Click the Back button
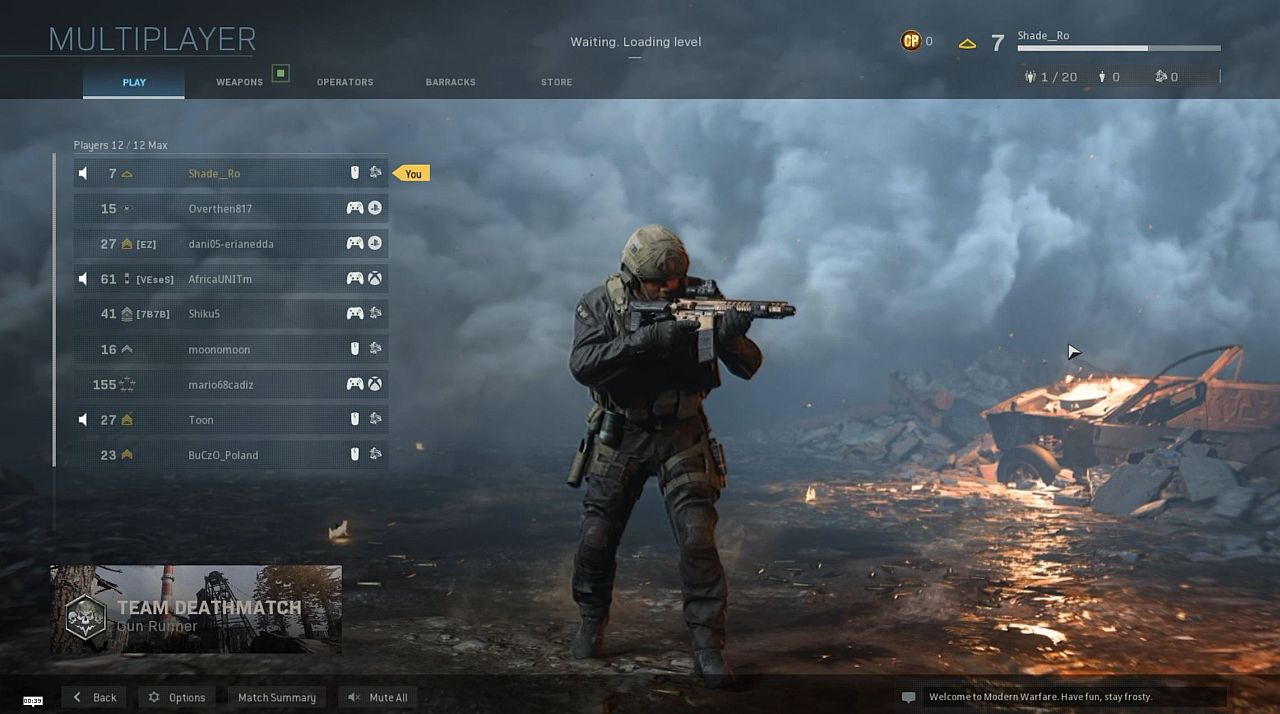Viewport: 1280px width, 714px height. click(96, 697)
